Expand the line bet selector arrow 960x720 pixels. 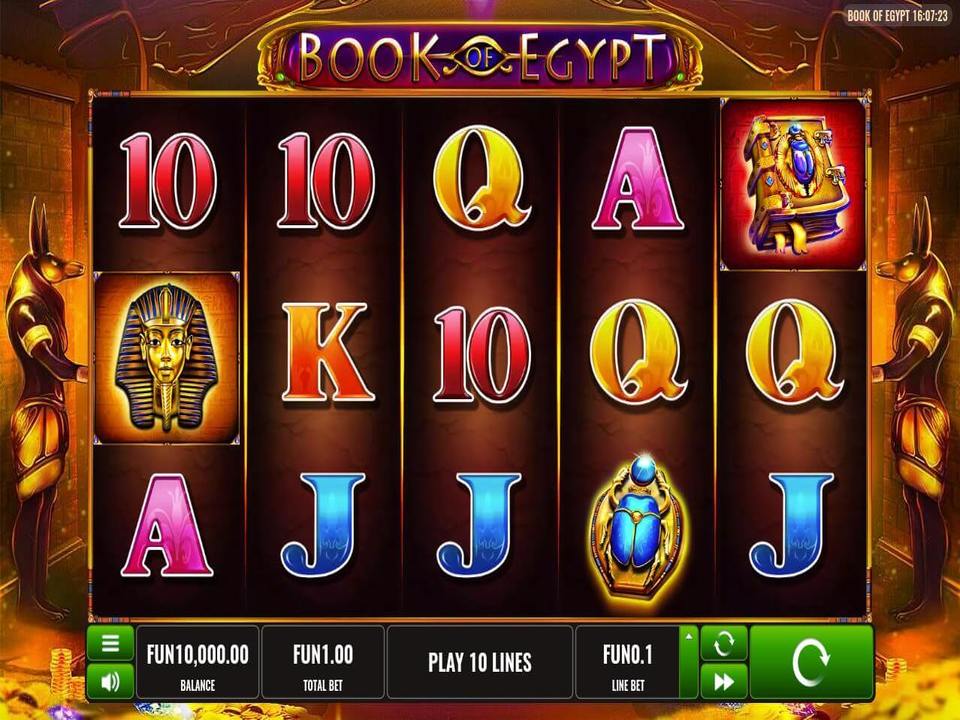(x=687, y=635)
